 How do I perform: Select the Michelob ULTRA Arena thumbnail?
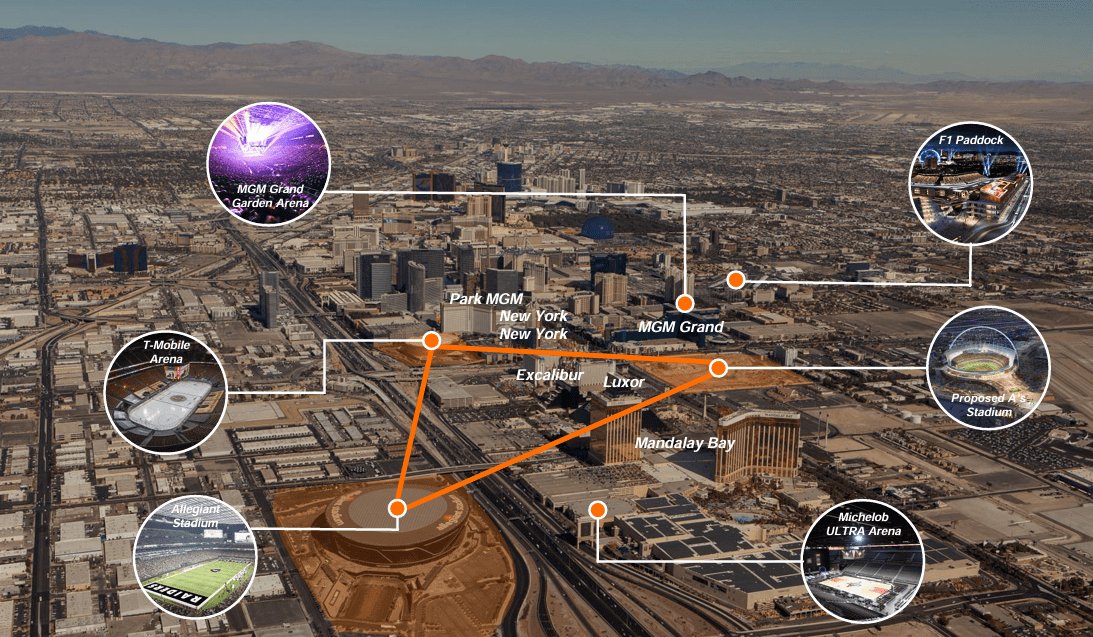click(864, 563)
